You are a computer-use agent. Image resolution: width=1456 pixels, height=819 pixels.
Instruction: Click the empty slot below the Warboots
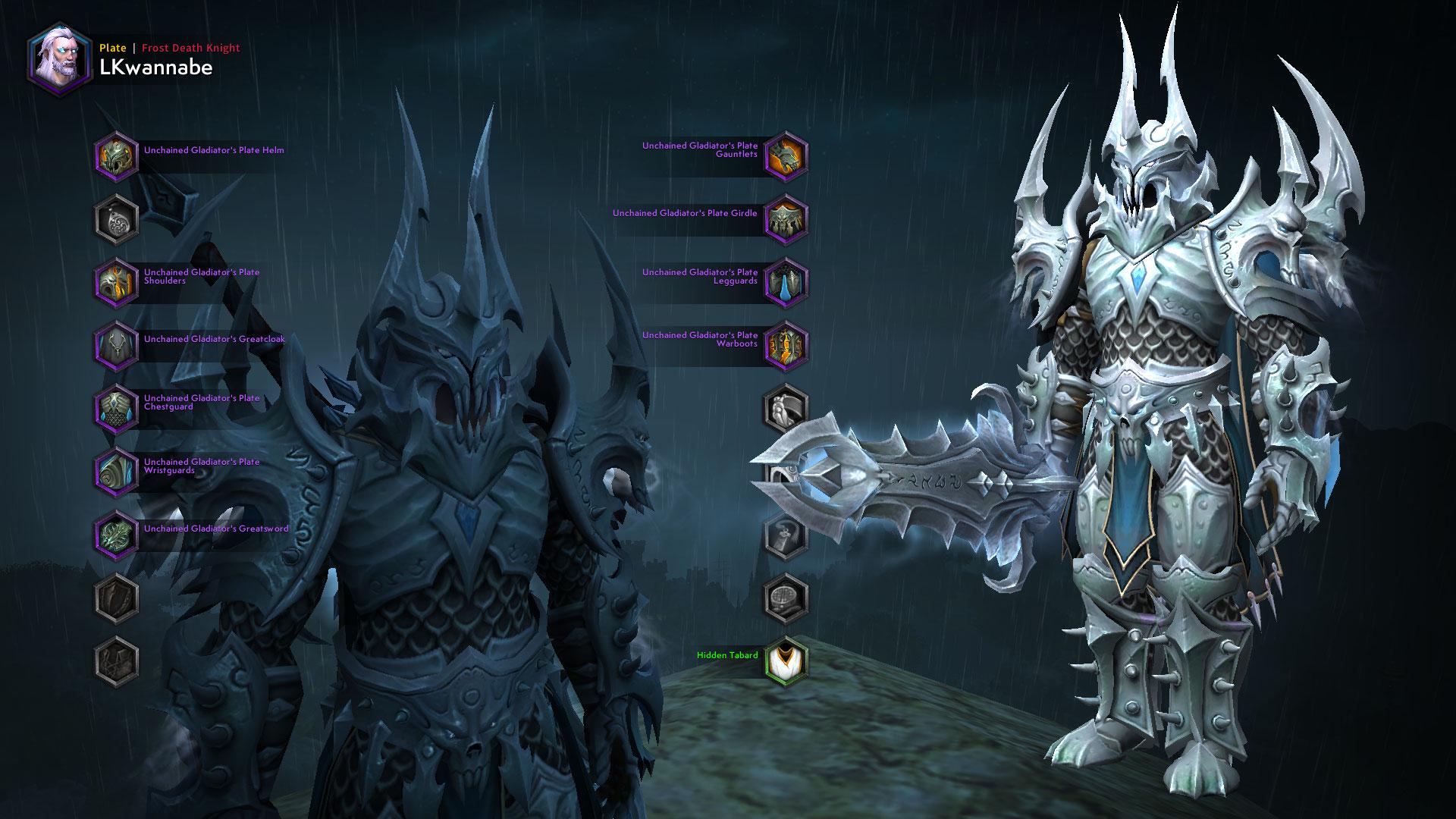pyautogui.click(x=785, y=409)
